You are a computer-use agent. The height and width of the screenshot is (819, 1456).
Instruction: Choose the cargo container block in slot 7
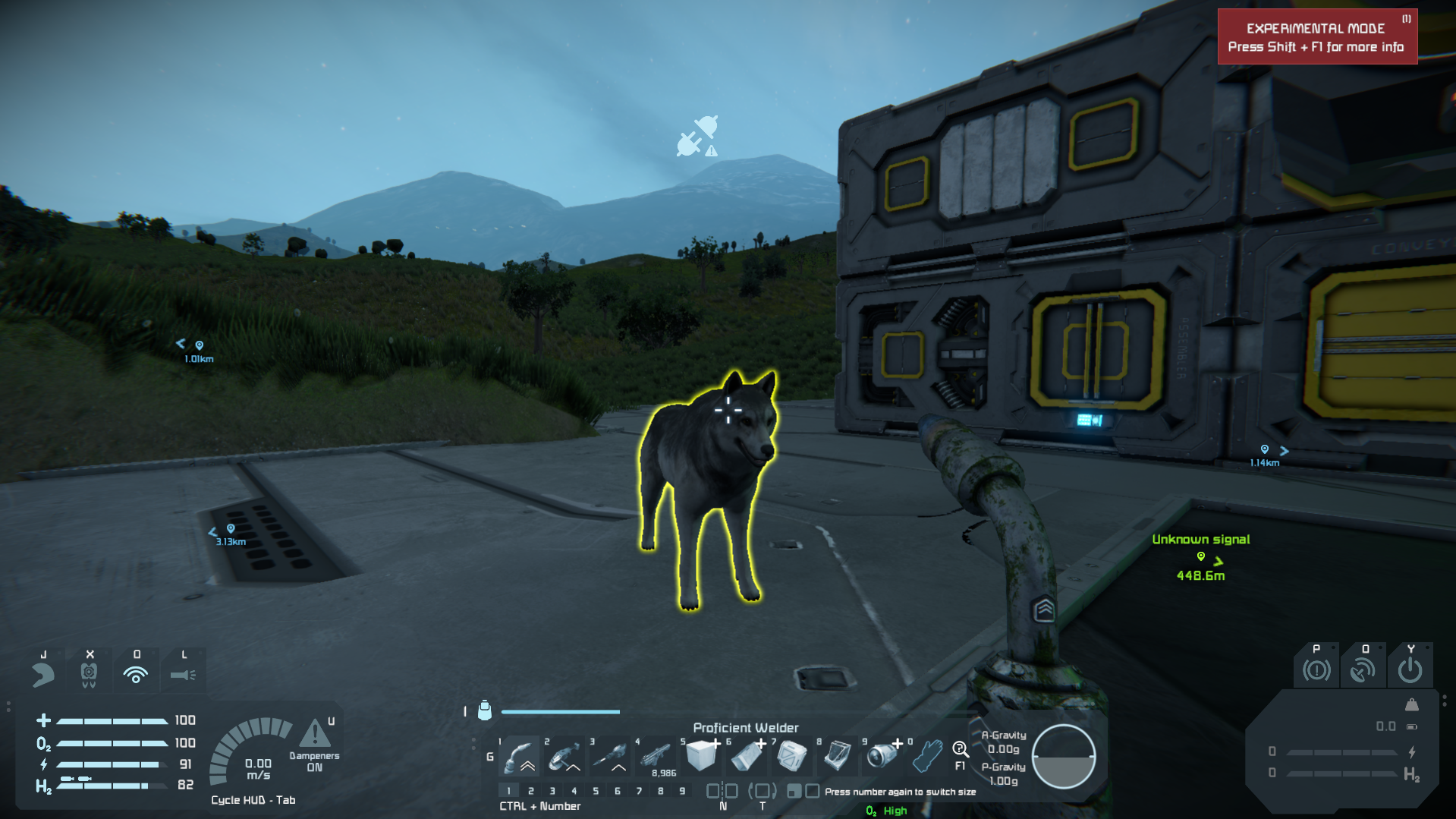click(792, 756)
